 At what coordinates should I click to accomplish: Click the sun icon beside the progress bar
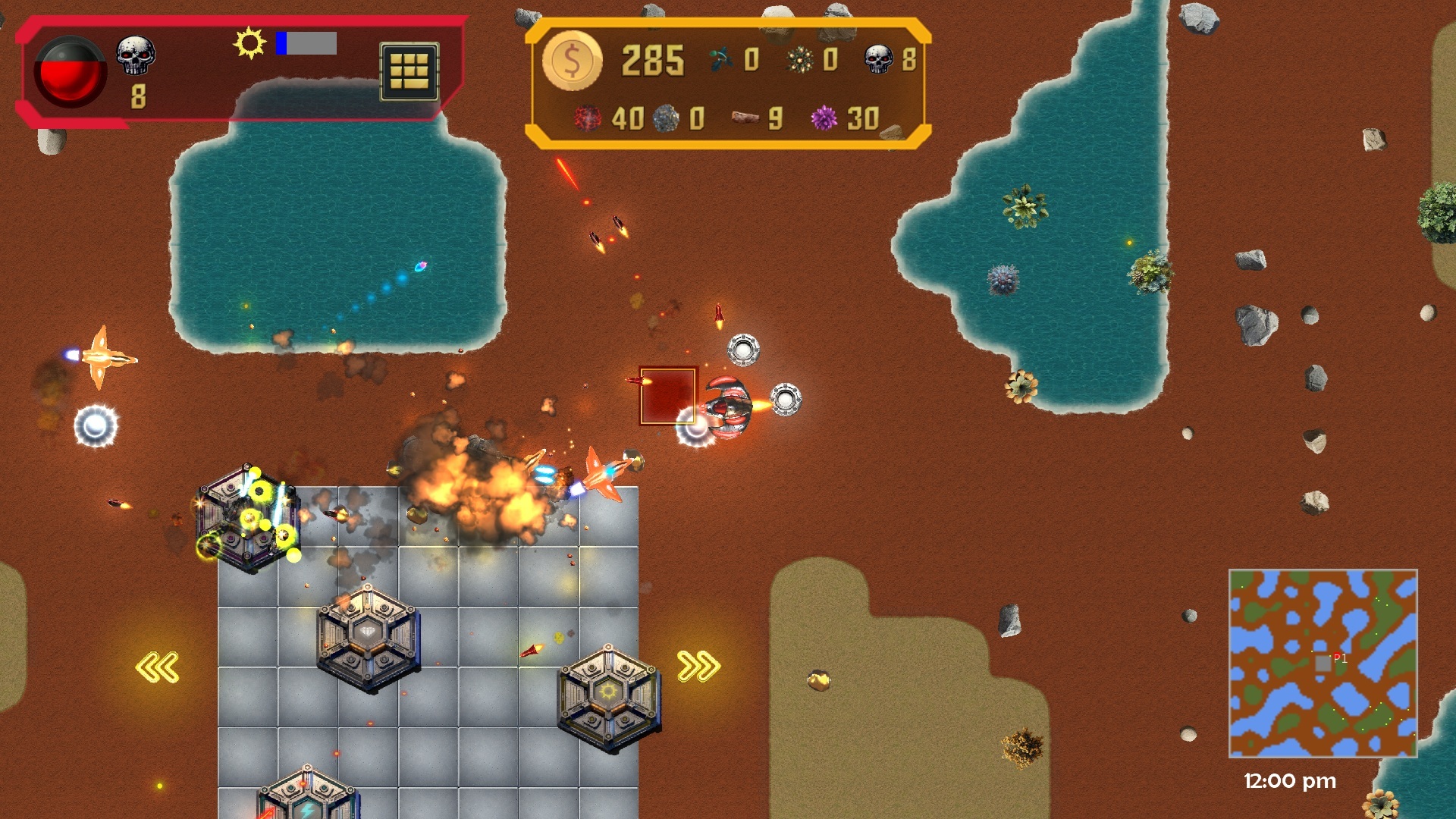(249, 45)
